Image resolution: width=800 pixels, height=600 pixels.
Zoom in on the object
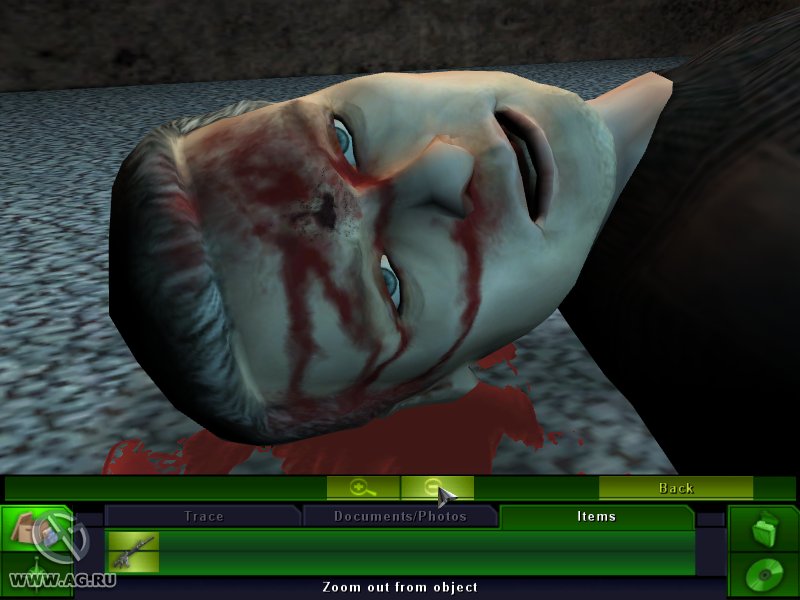(x=363, y=488)
